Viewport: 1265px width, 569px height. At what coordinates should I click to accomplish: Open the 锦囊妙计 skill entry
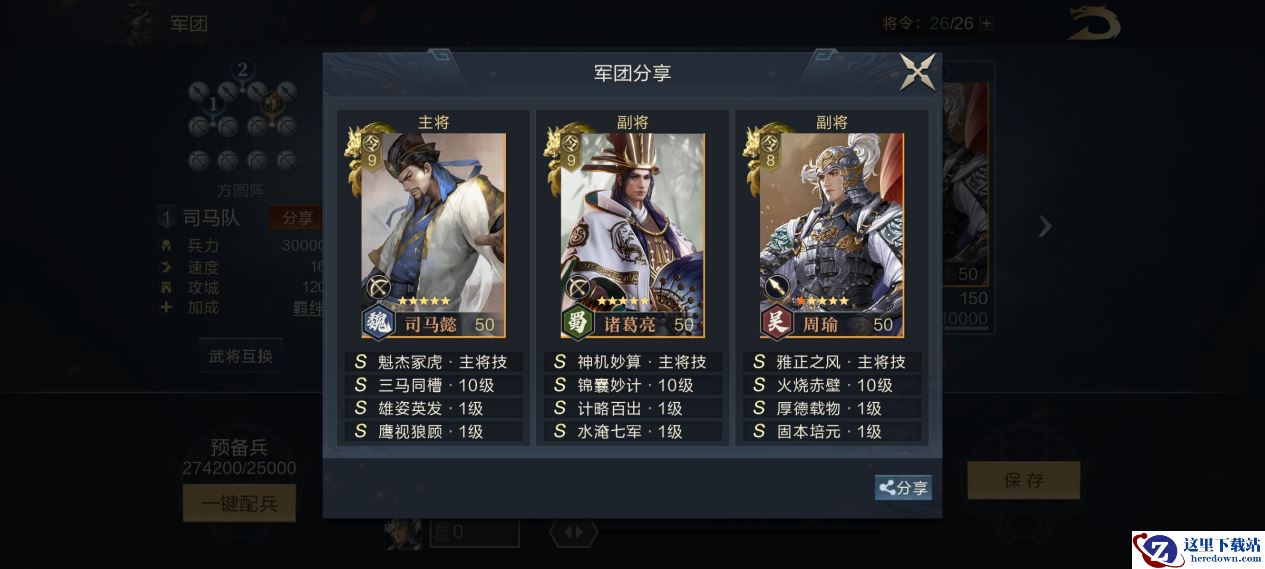point(632,385)
